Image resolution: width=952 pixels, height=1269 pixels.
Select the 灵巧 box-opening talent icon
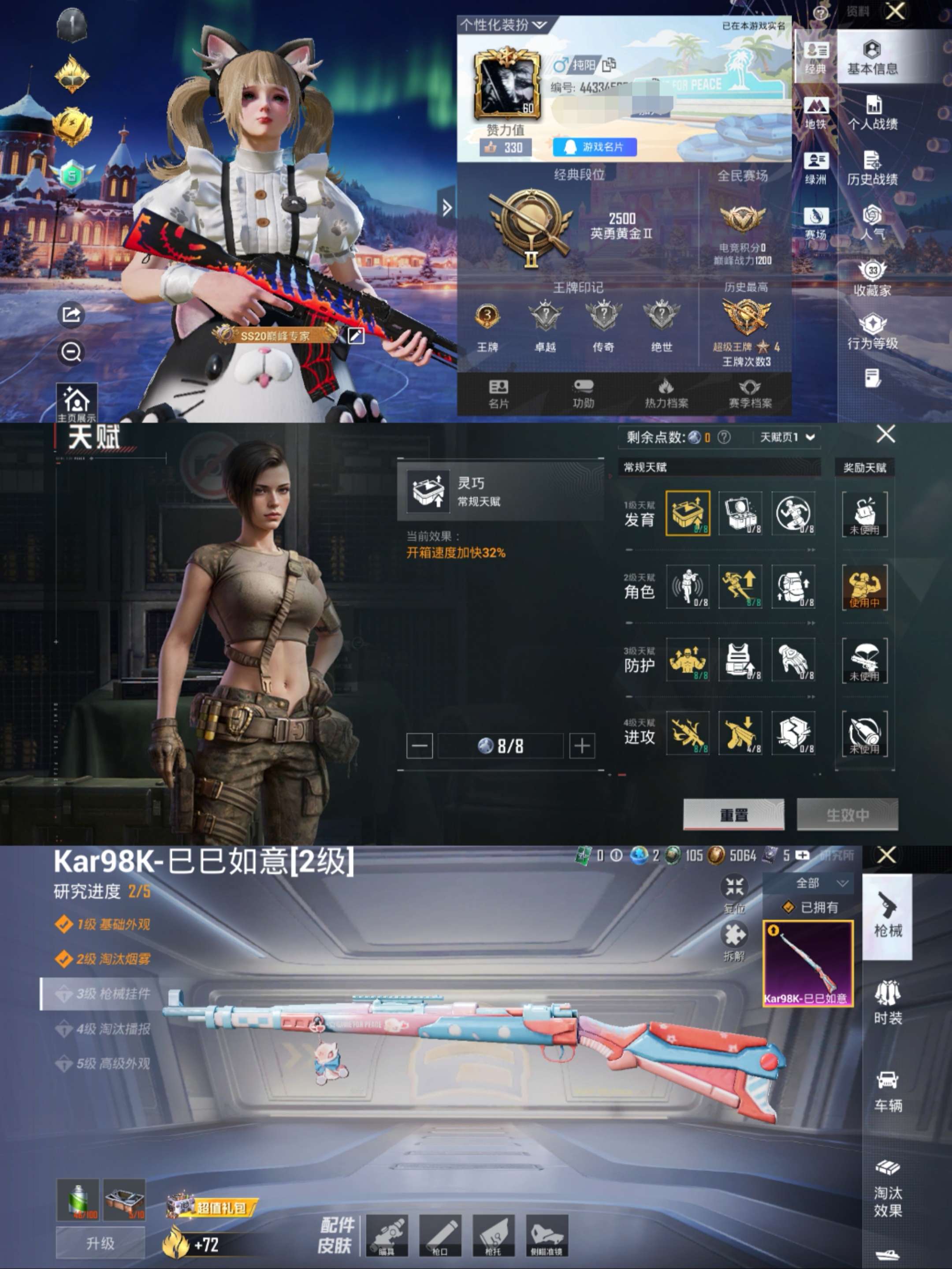(688, 513)
